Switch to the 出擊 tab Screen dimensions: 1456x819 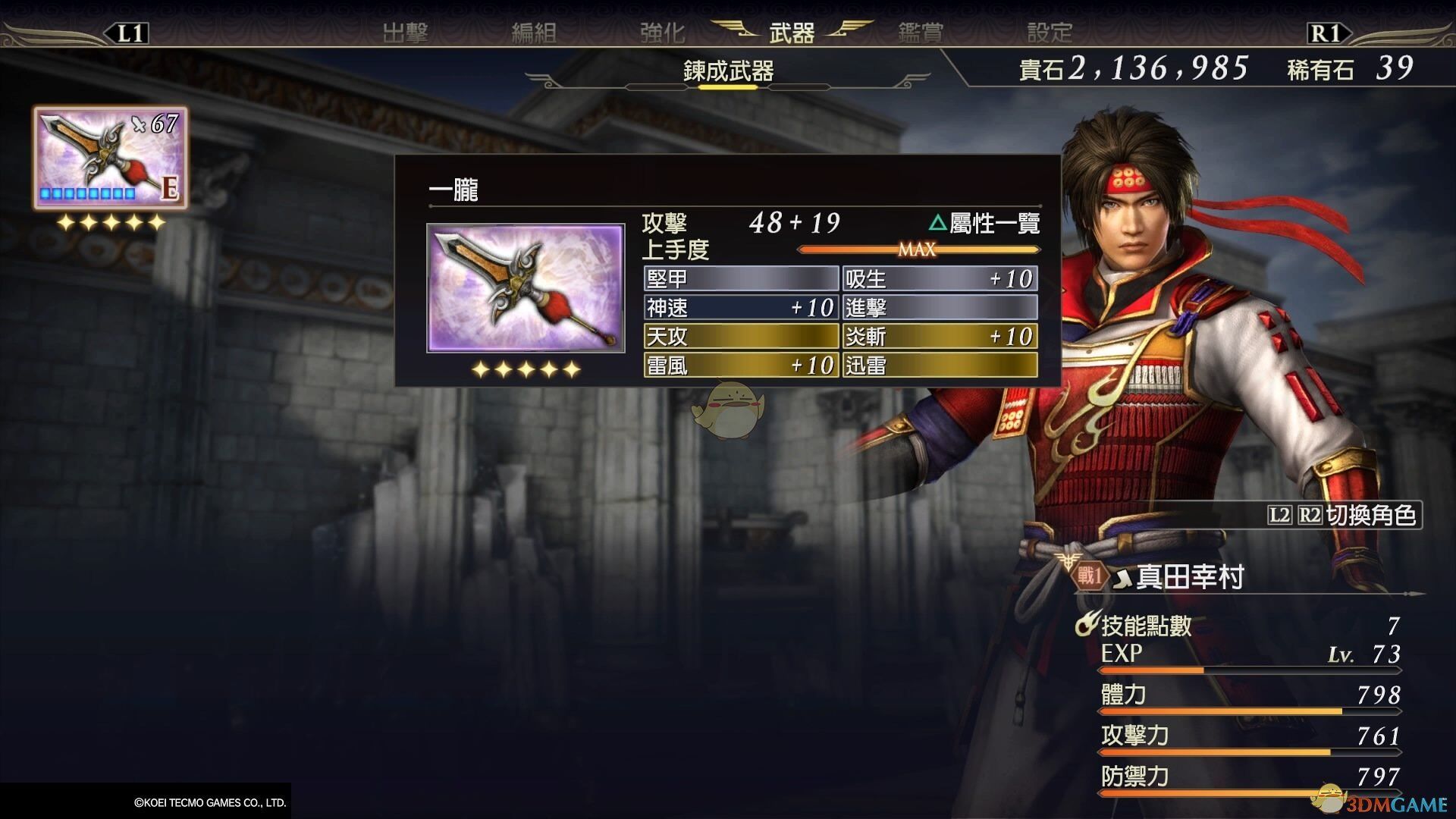click(406, 33)
